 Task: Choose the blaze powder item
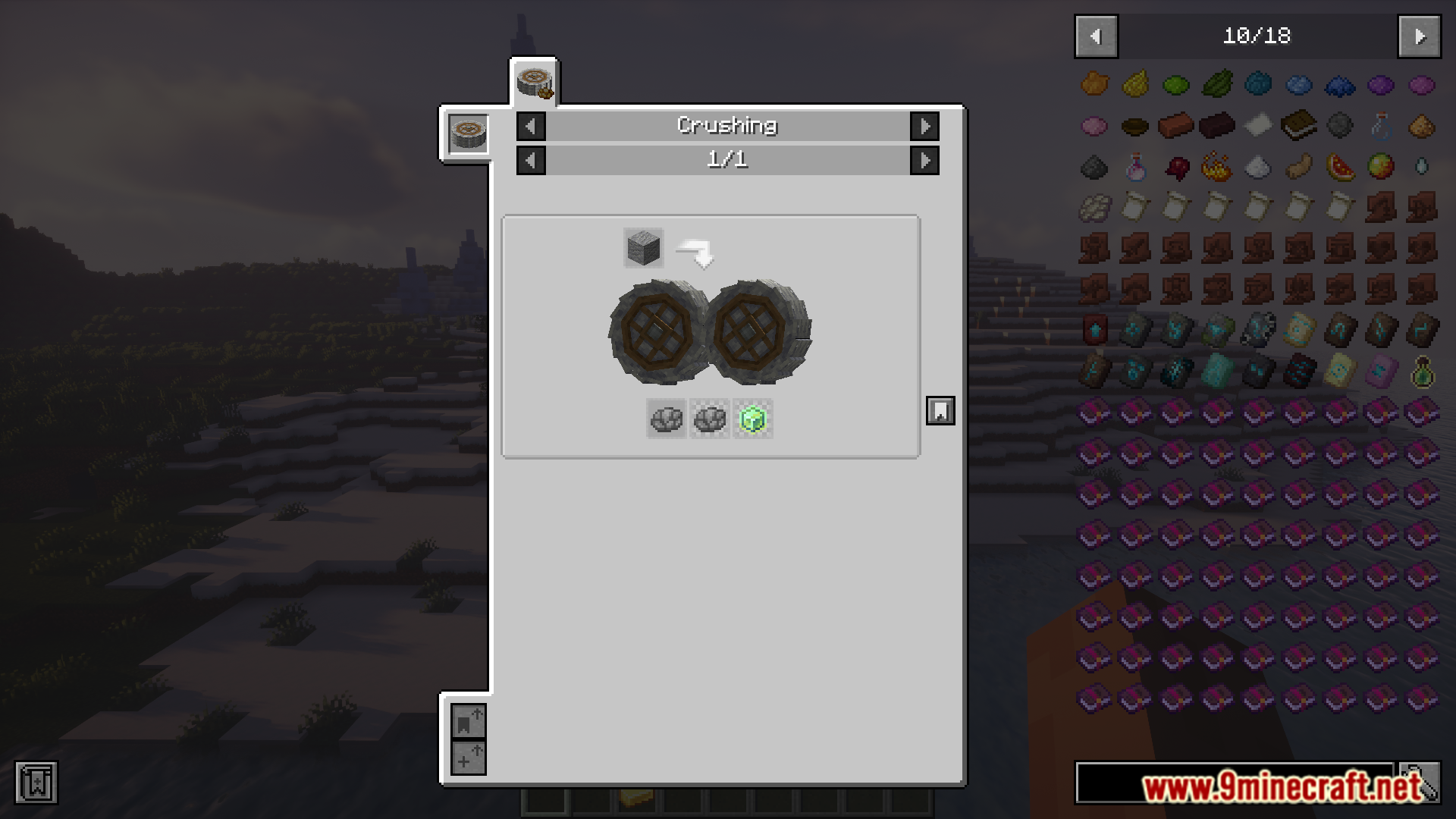[1217, 167]
